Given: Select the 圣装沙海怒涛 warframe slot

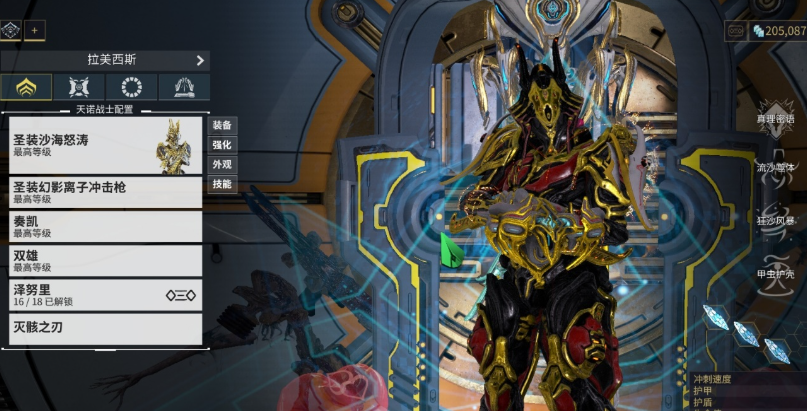Looking at the screenshot, I should (x=105, y=145).
